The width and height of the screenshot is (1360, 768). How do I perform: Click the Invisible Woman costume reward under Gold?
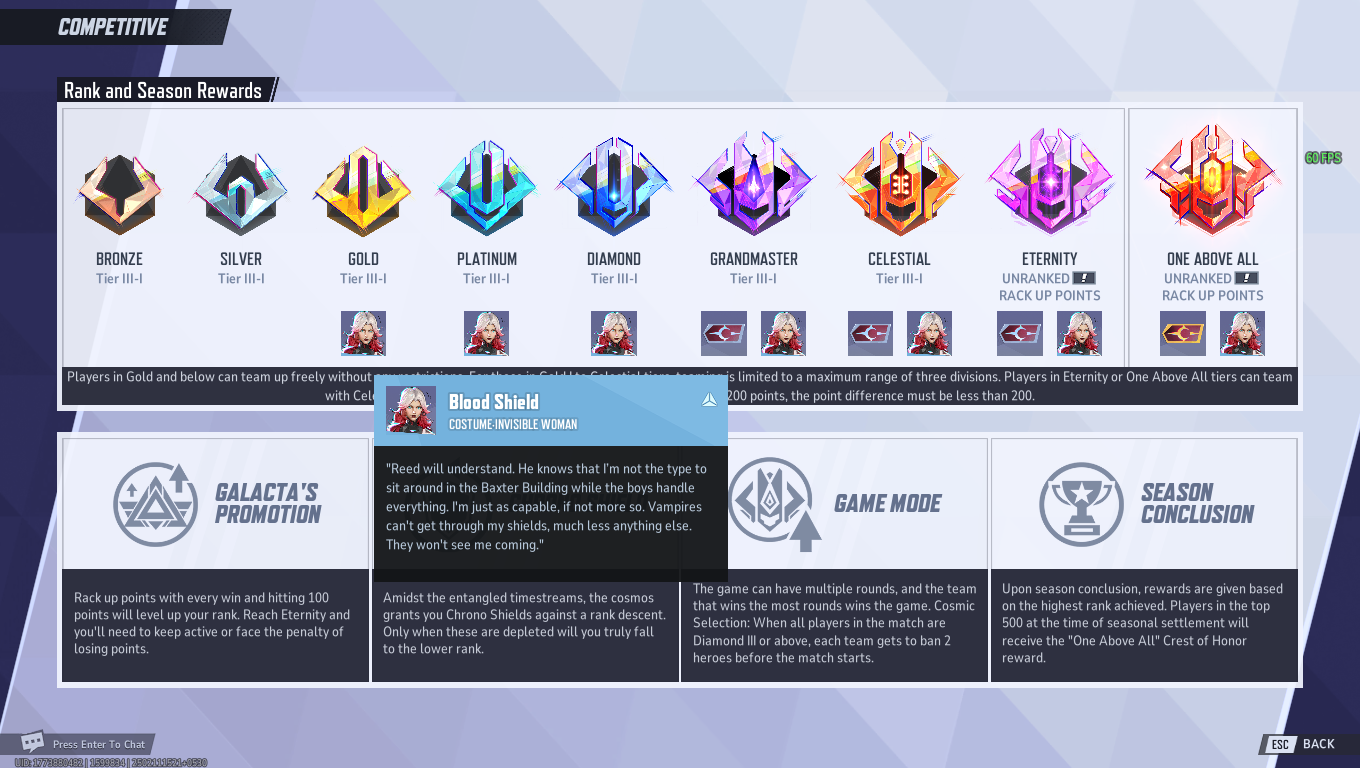[363, 332]
